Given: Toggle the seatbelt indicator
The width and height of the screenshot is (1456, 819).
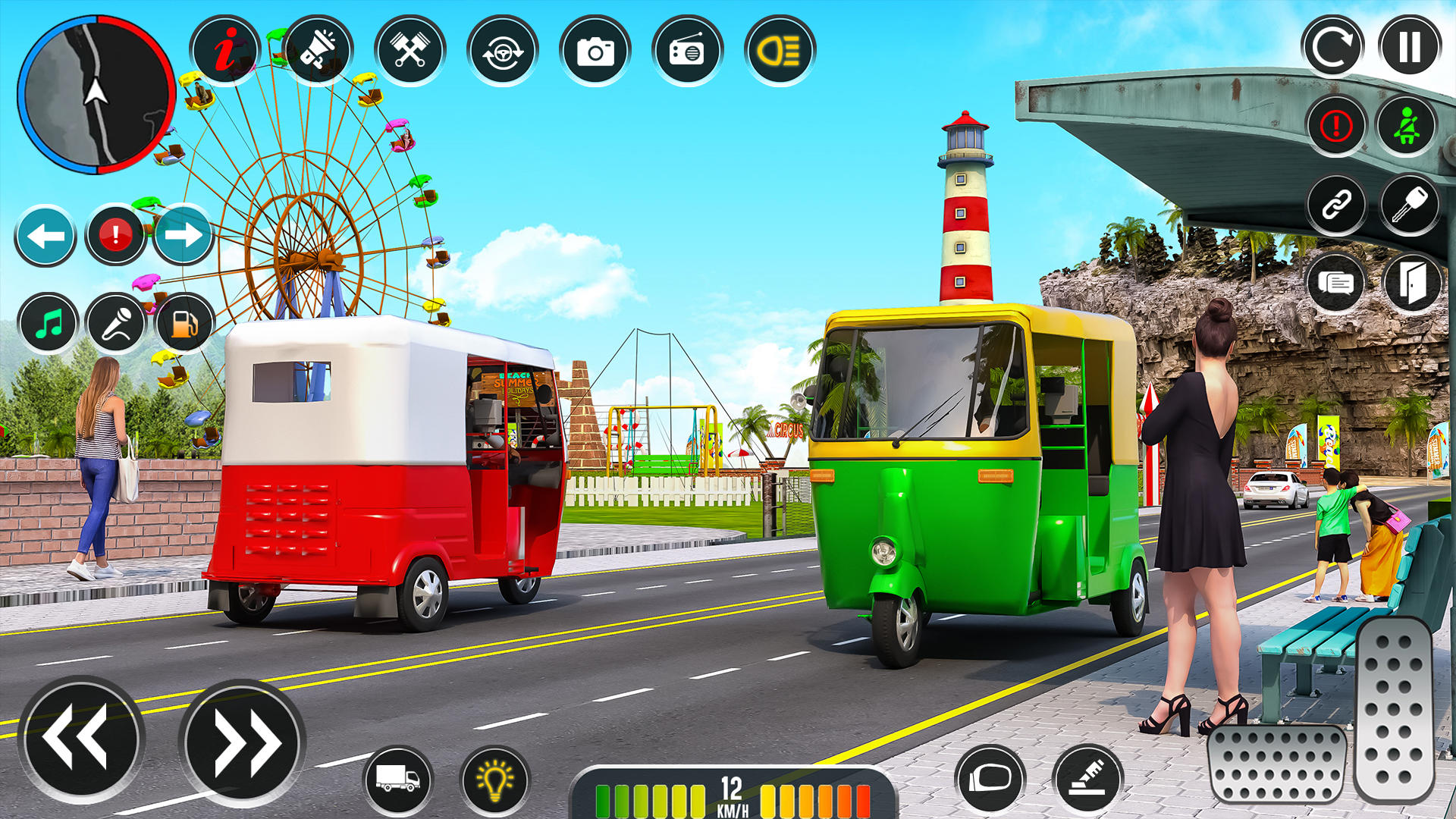Looking at the screenshot, I should click(x=1407, y=126).
